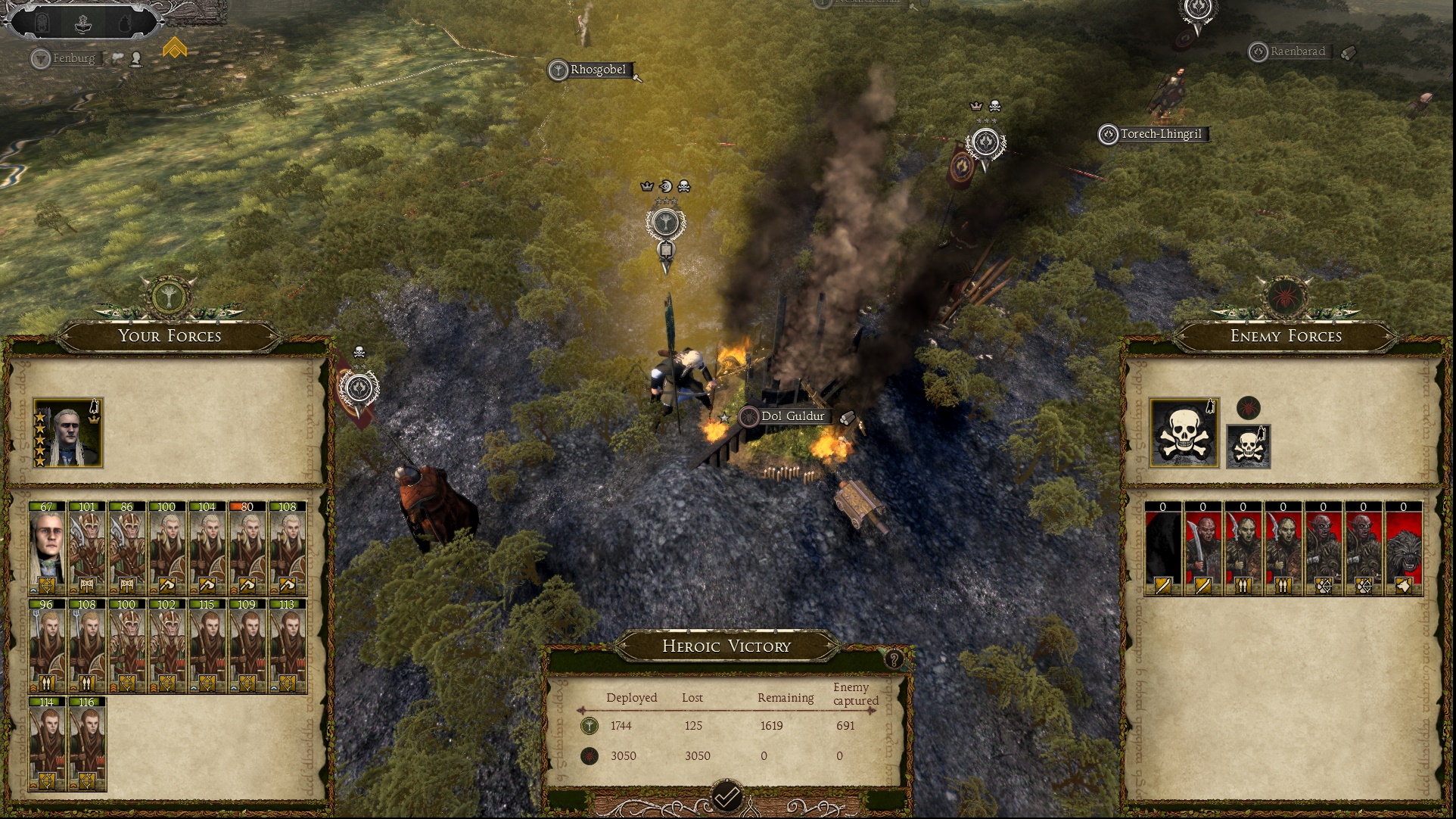This screenshot has height=819, width=1456.
Task: Click the white tree faction emblem
Action: point(169,296)
